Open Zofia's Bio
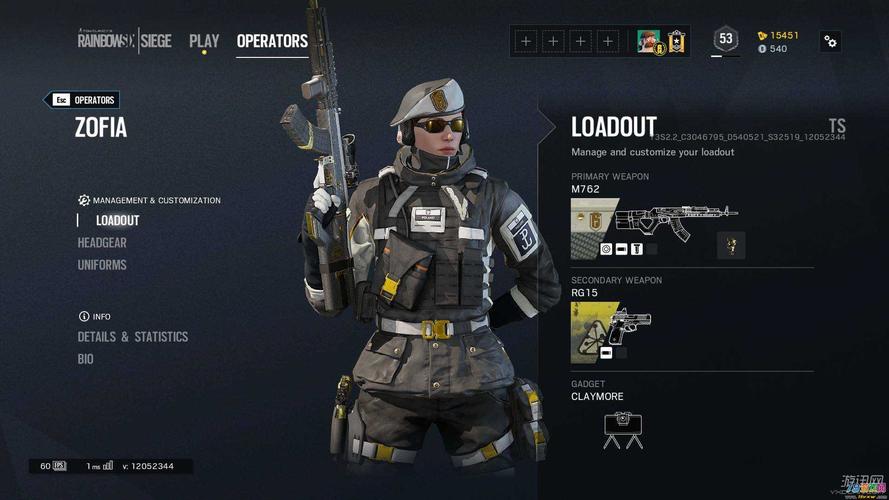This screenshot has height=500, width=889. [86, 359]
